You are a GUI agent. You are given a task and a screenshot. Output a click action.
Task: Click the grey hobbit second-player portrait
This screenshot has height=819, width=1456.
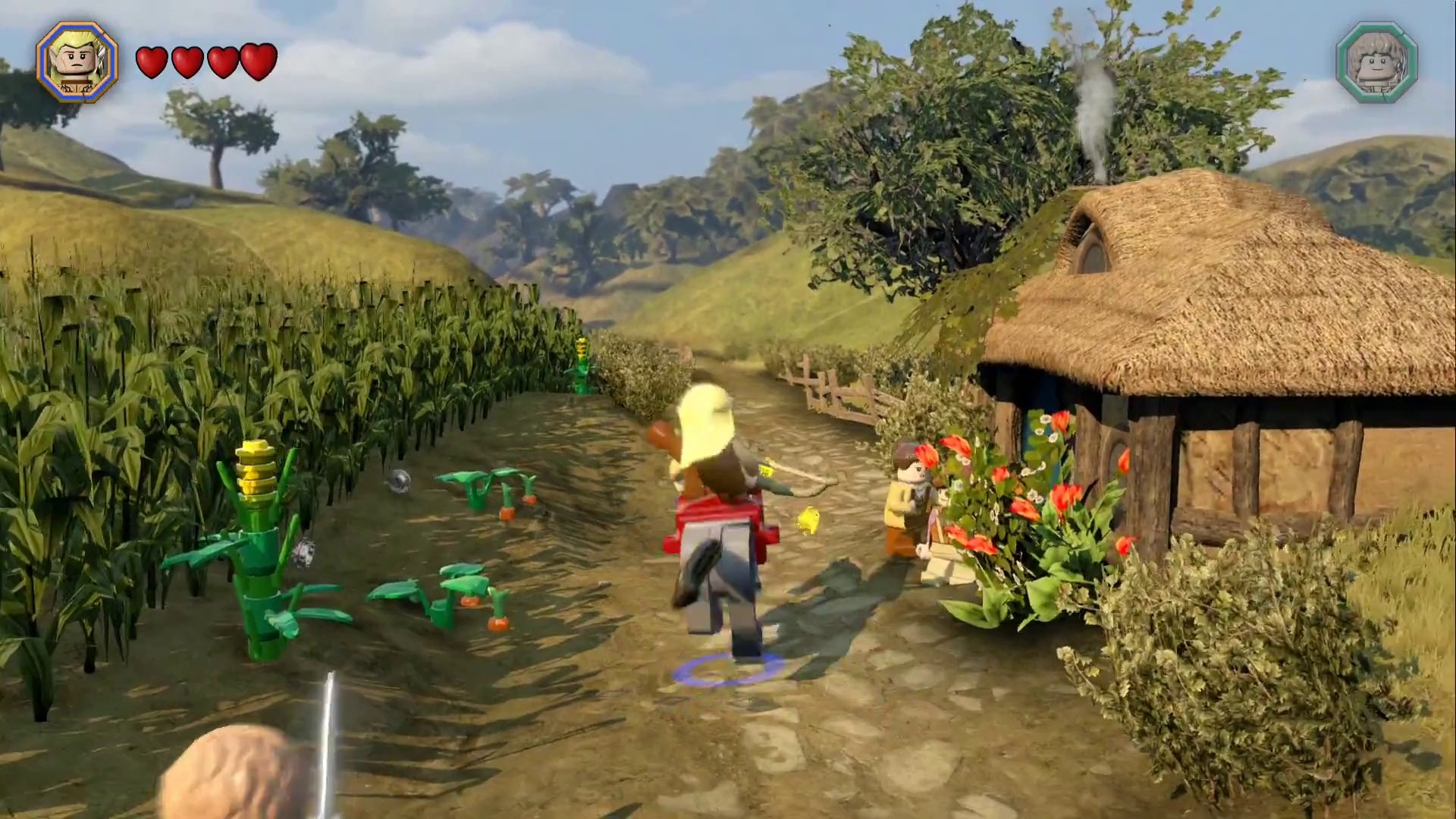(x=1376, y=62)
